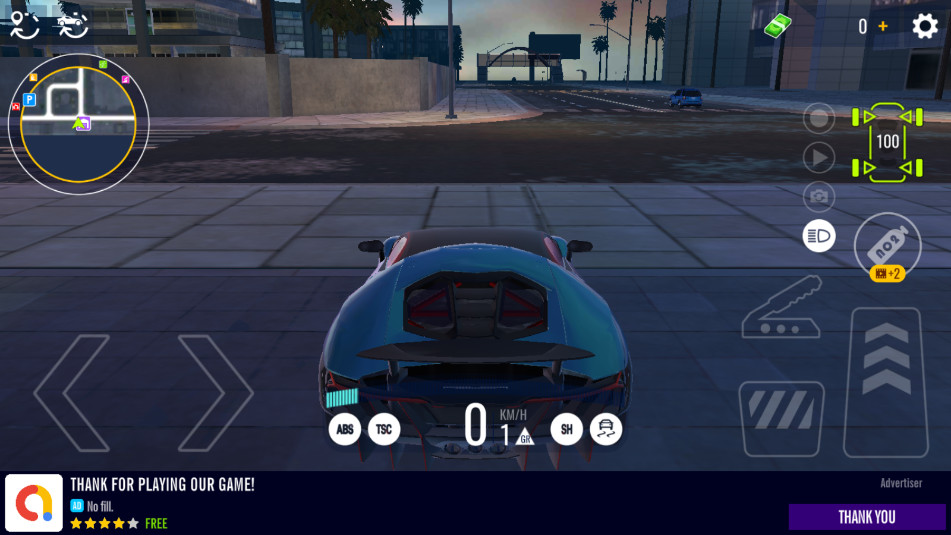Image resolution: width=951 pixels, height=535 pixels.
Task: Open the circular minimap
Action: point(78,124)
